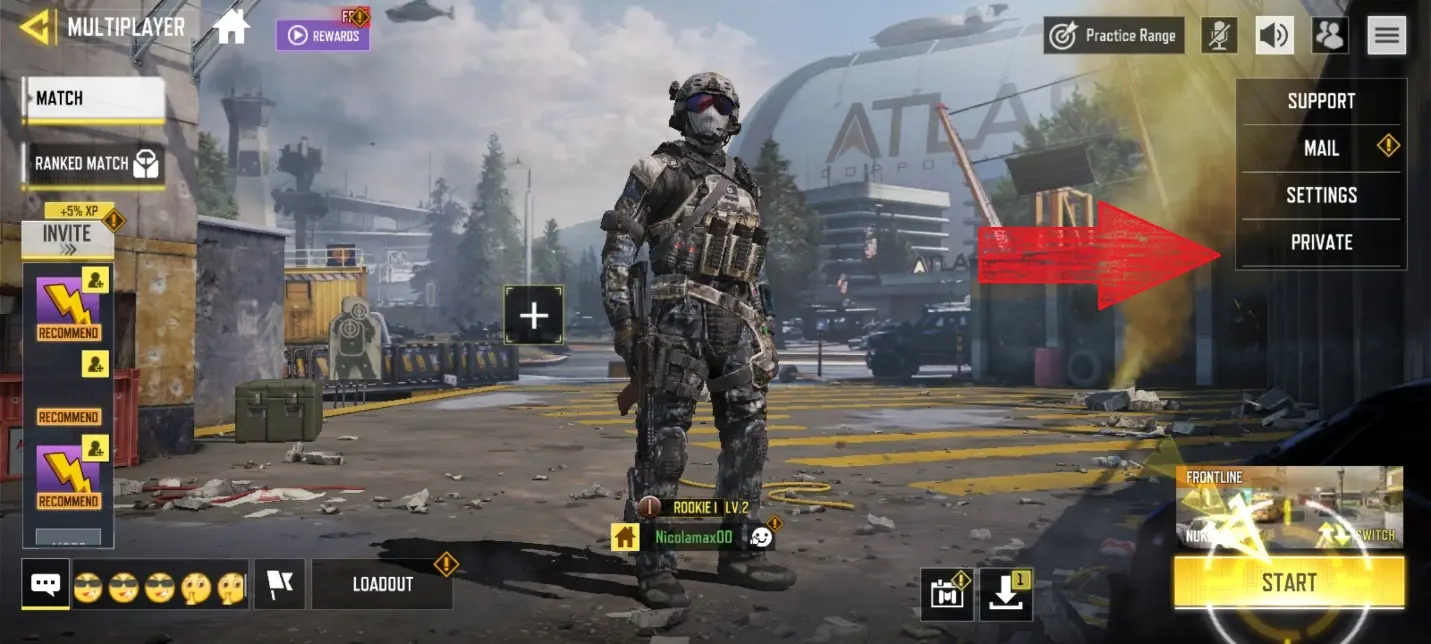The width and height of the screenshot is (1431, 644).
Task: Open the download manager icon
Action: tap(1004, 593)
